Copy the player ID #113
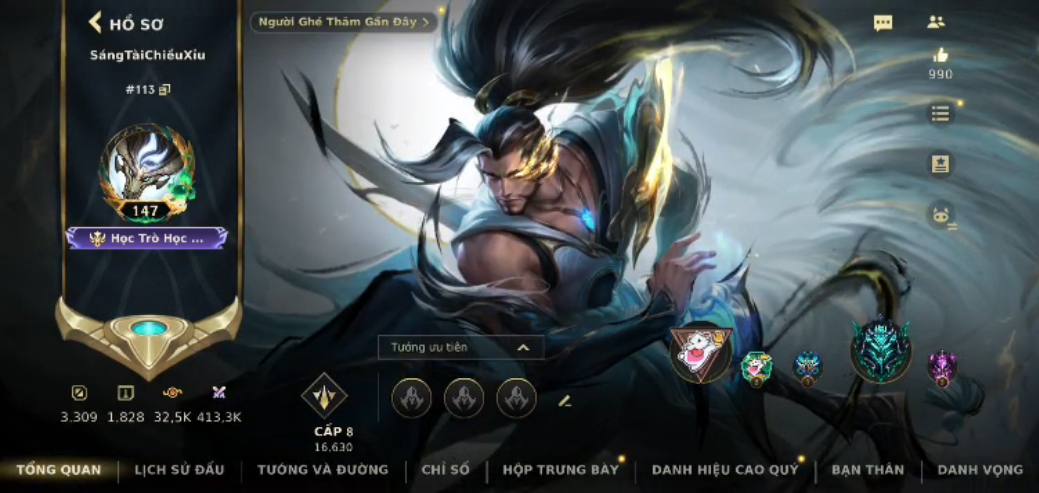This screenshot has height=493, width=1039. tap(165, 90)
